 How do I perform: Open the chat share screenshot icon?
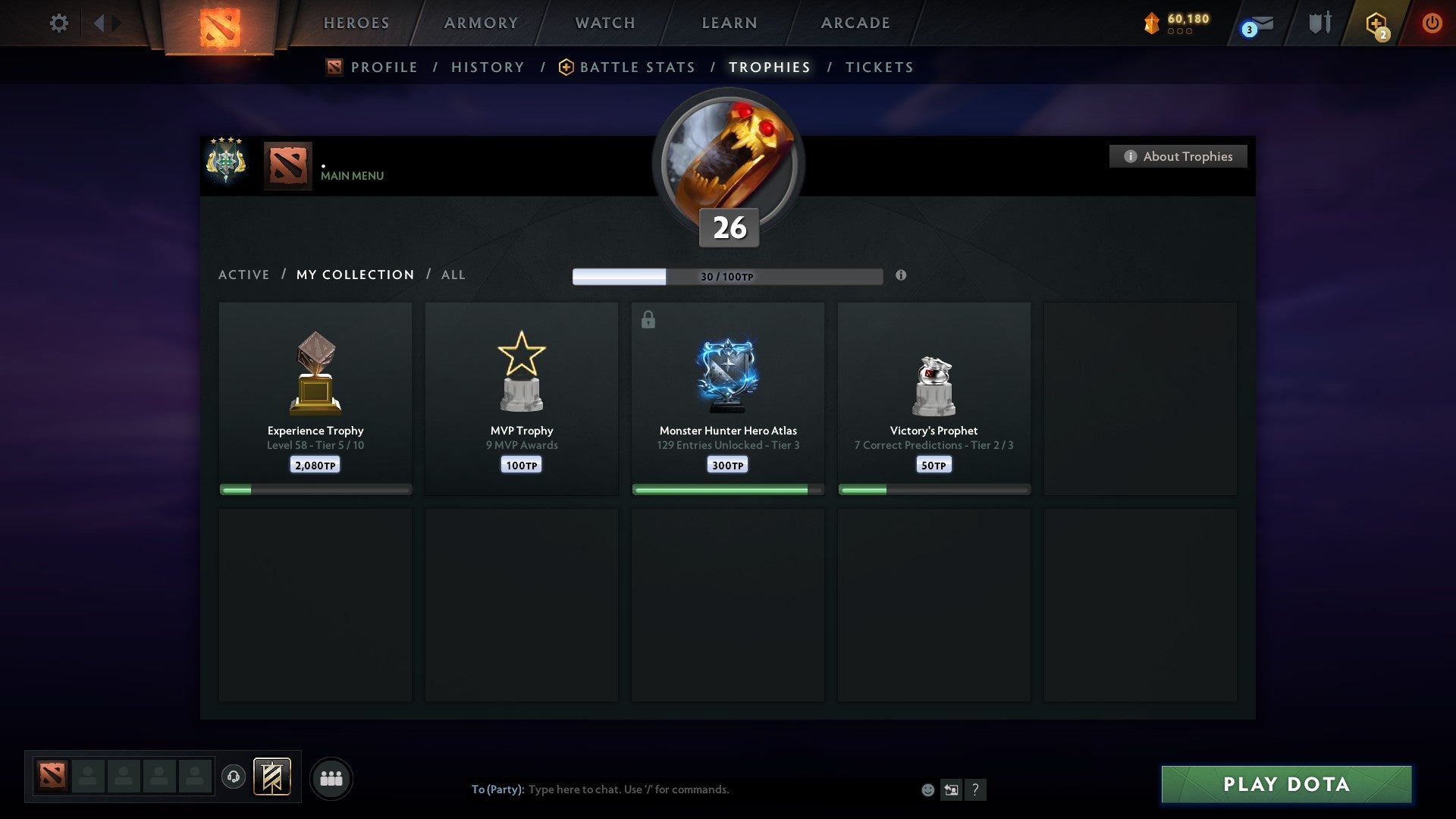pyautogui.click(x=952, y=789)
